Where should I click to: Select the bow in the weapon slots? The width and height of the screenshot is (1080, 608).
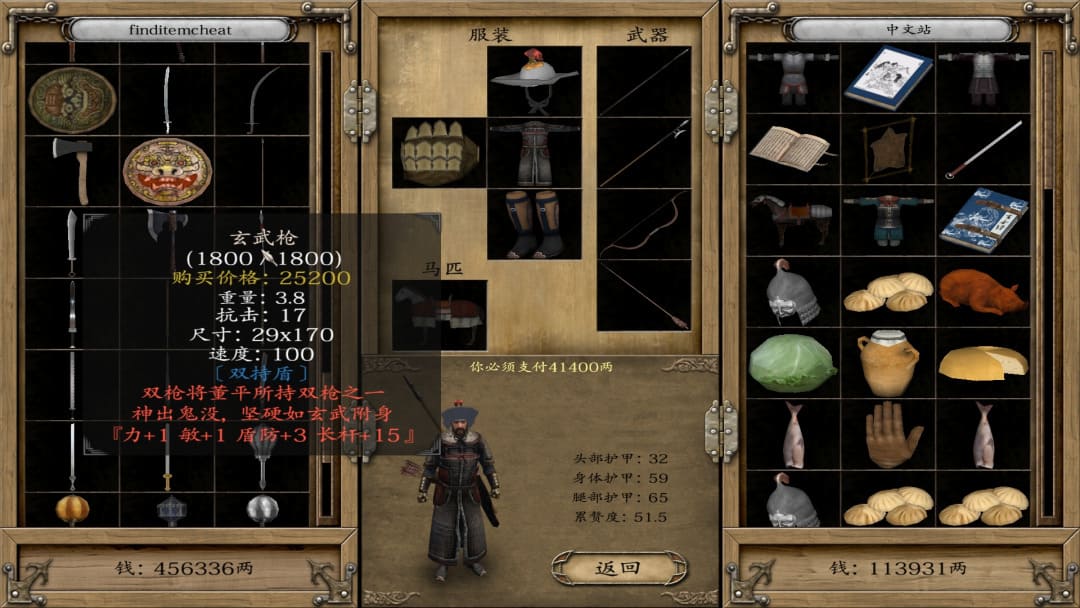tap(643, 224)
